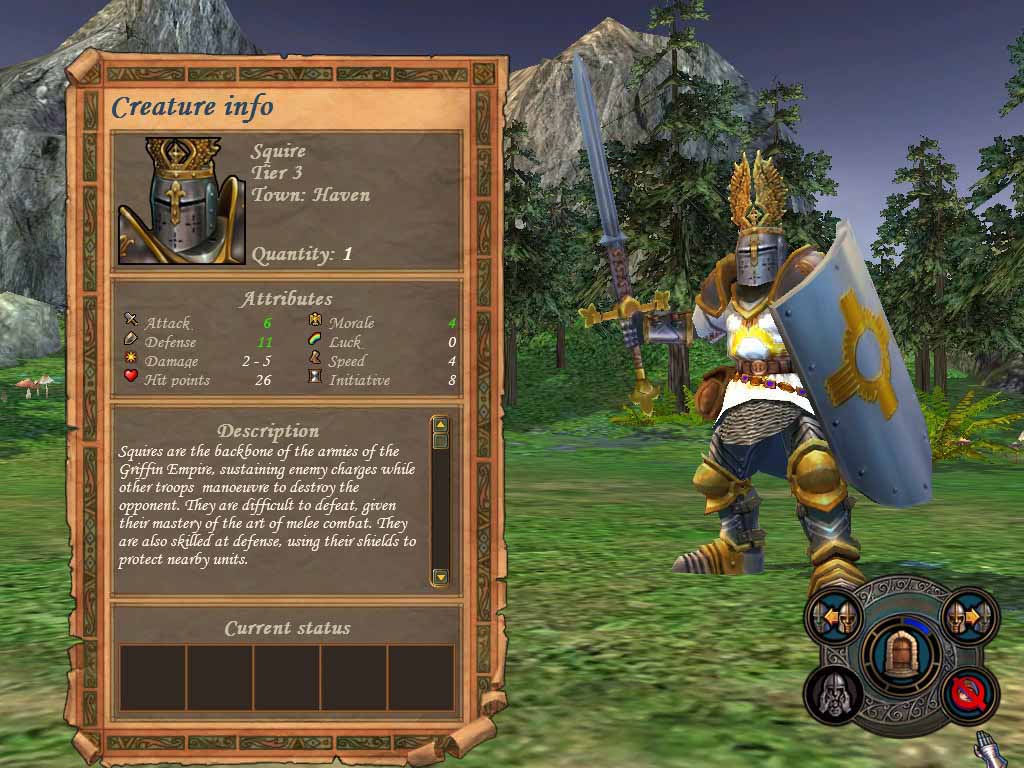Click the description scrollbar thumb
This screenshot has width=1024, height=768.
[440, 441]
